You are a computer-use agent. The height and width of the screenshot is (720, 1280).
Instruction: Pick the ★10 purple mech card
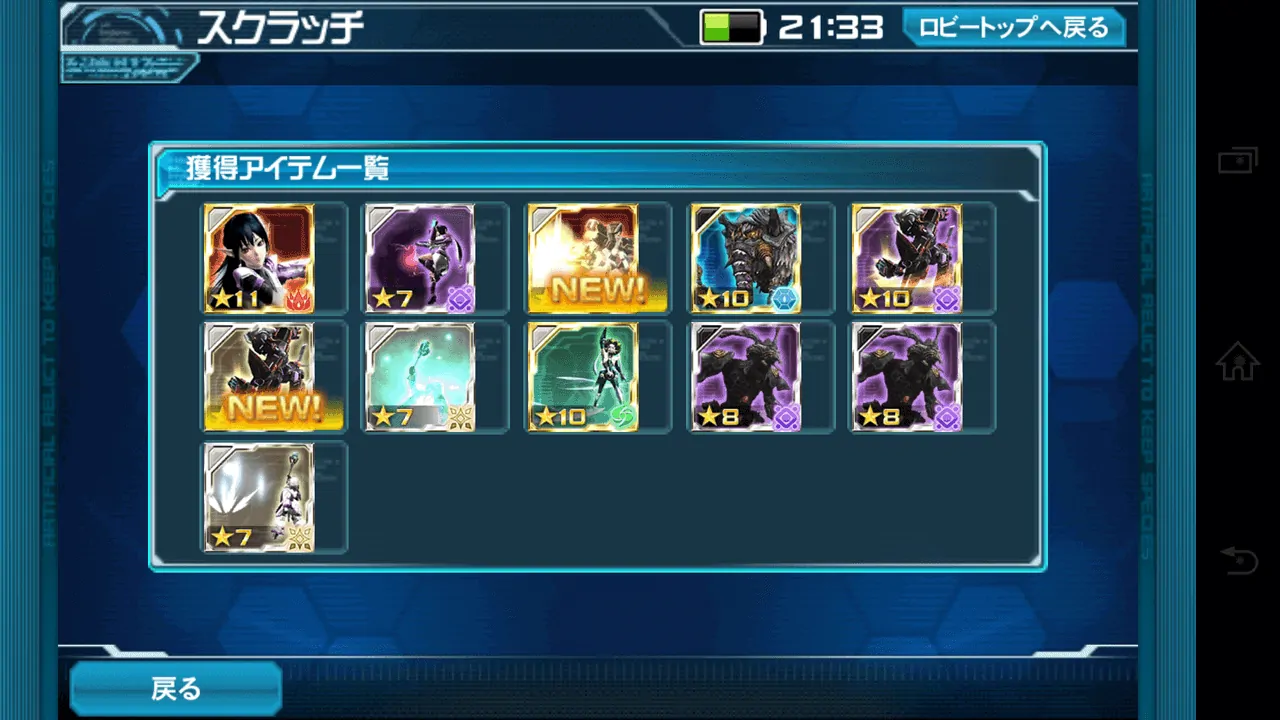pos(907,258)
